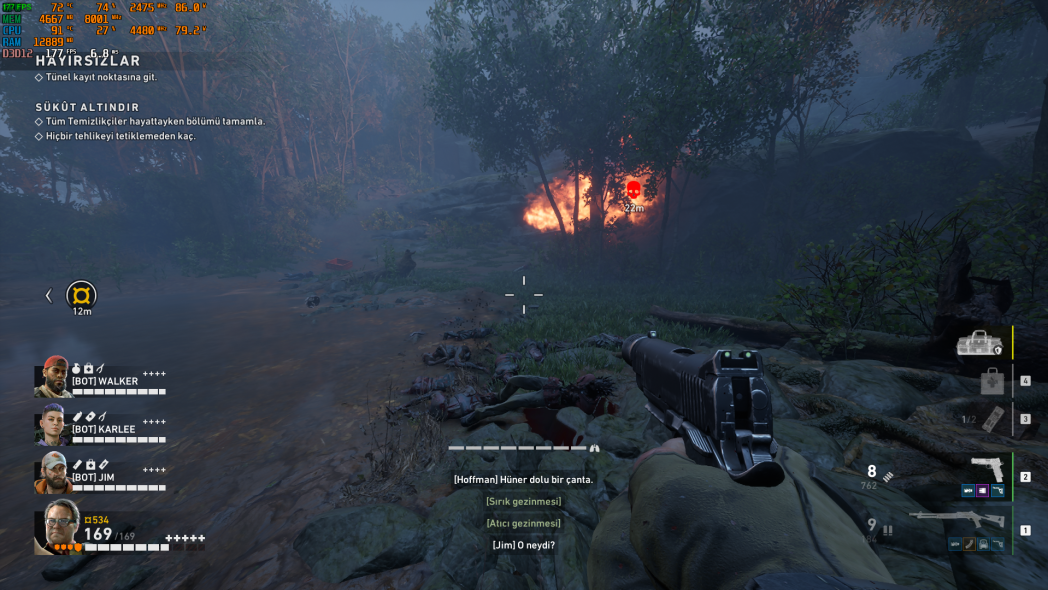Select Karlee's teammate portrait
Viewport: 1048px width, 590px height.
point(53,424)
